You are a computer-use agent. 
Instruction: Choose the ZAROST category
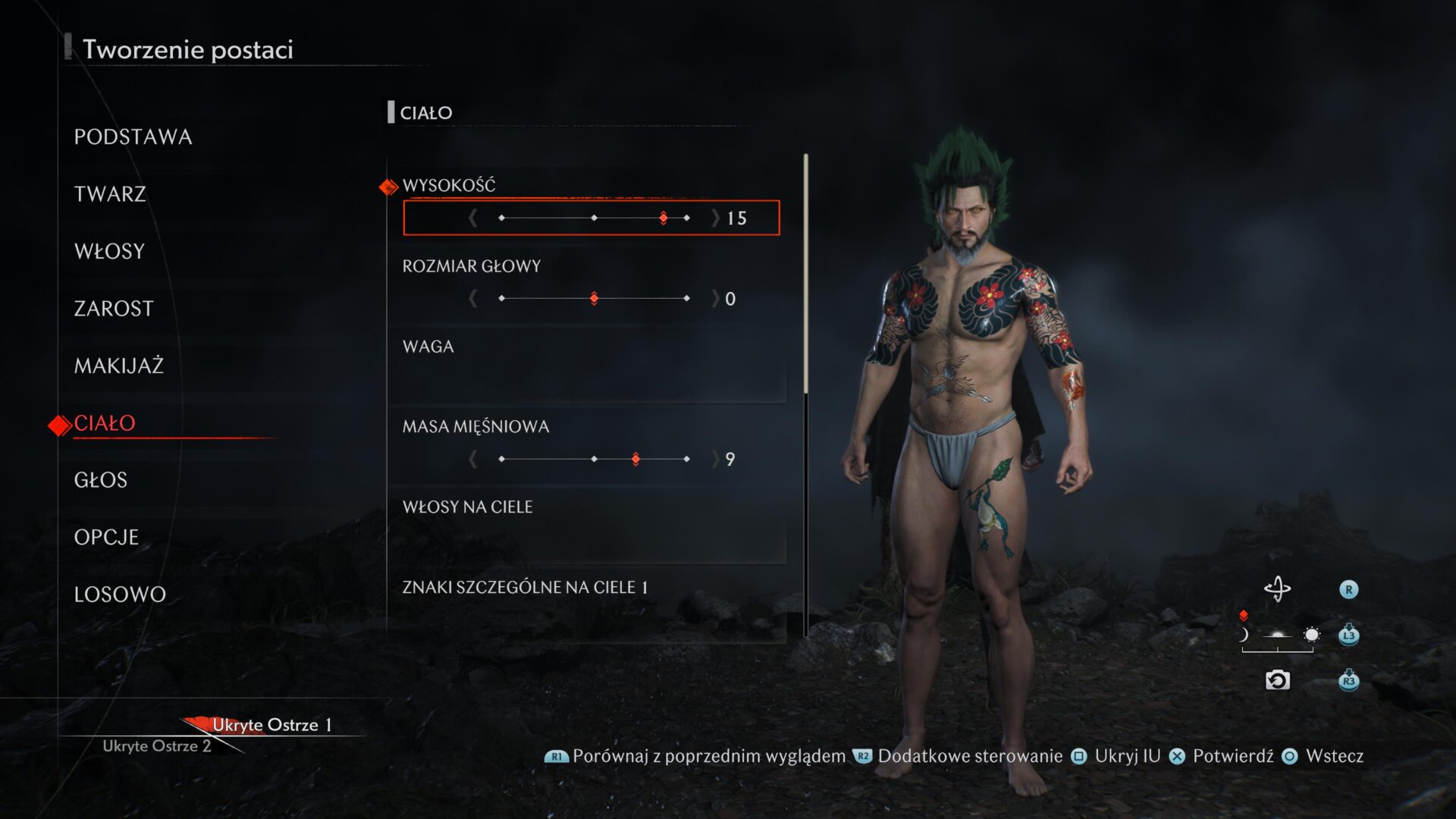[114, 309]
